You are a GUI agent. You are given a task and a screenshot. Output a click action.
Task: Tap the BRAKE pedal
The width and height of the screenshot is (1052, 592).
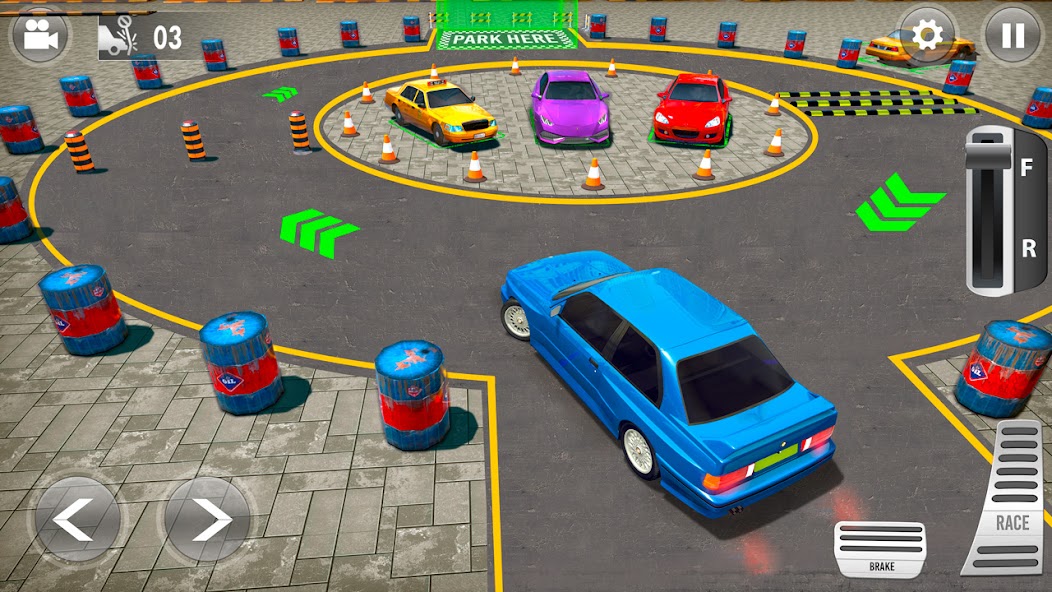click(x=880, y=549)
